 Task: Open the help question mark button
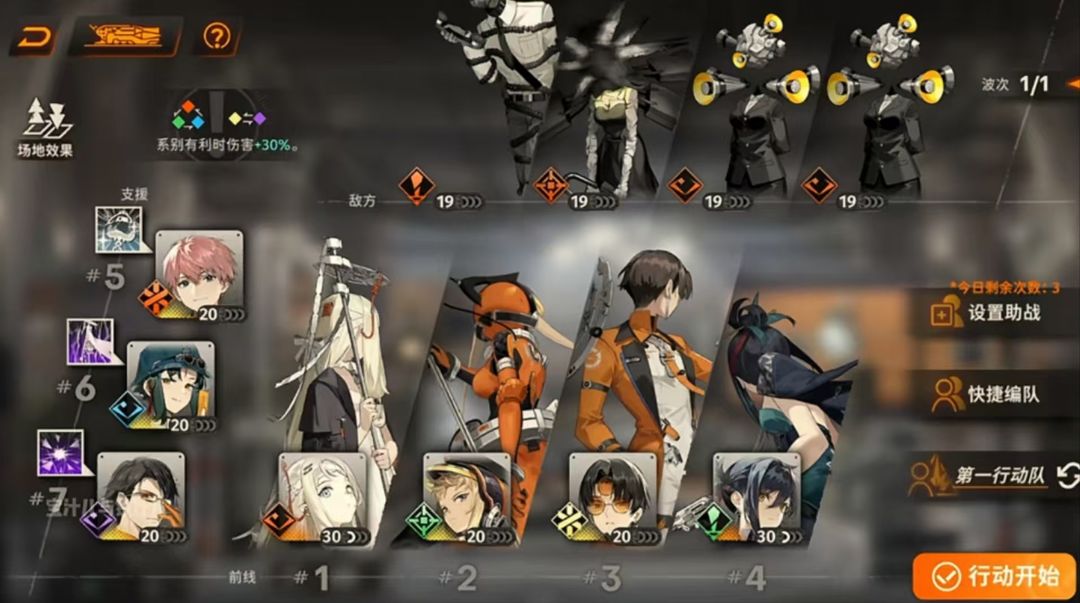215,38
